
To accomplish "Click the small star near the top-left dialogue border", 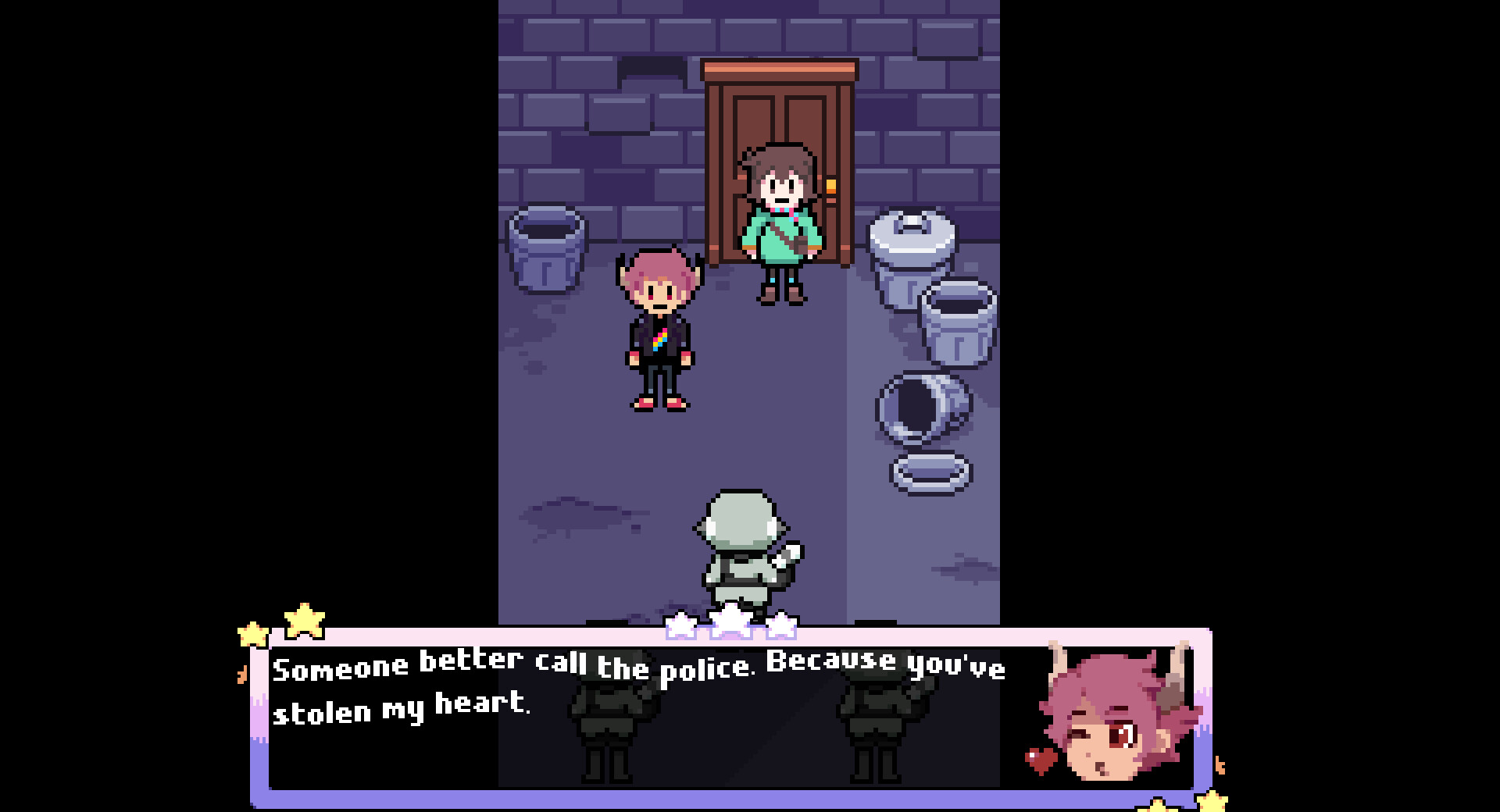I will coord(254,634).
